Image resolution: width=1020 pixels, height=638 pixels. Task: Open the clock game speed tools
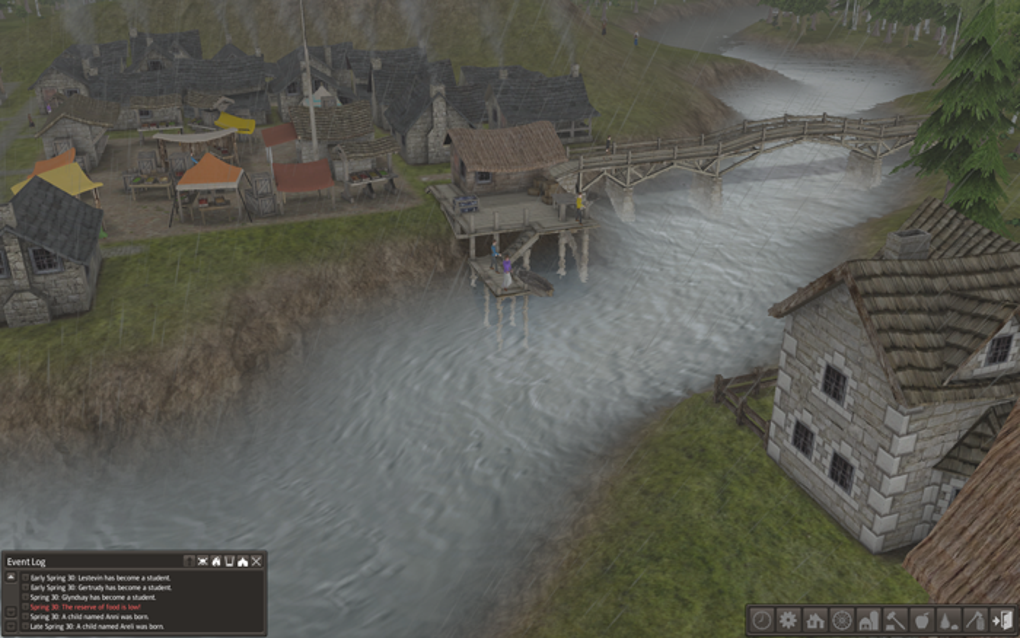762,619
